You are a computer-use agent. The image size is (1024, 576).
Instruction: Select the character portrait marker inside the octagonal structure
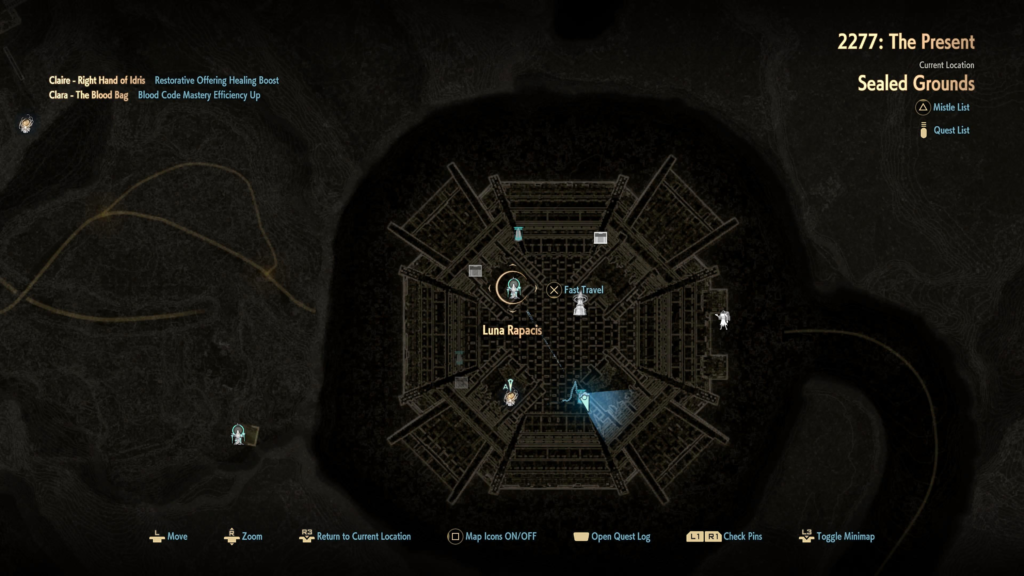(510, 397)
